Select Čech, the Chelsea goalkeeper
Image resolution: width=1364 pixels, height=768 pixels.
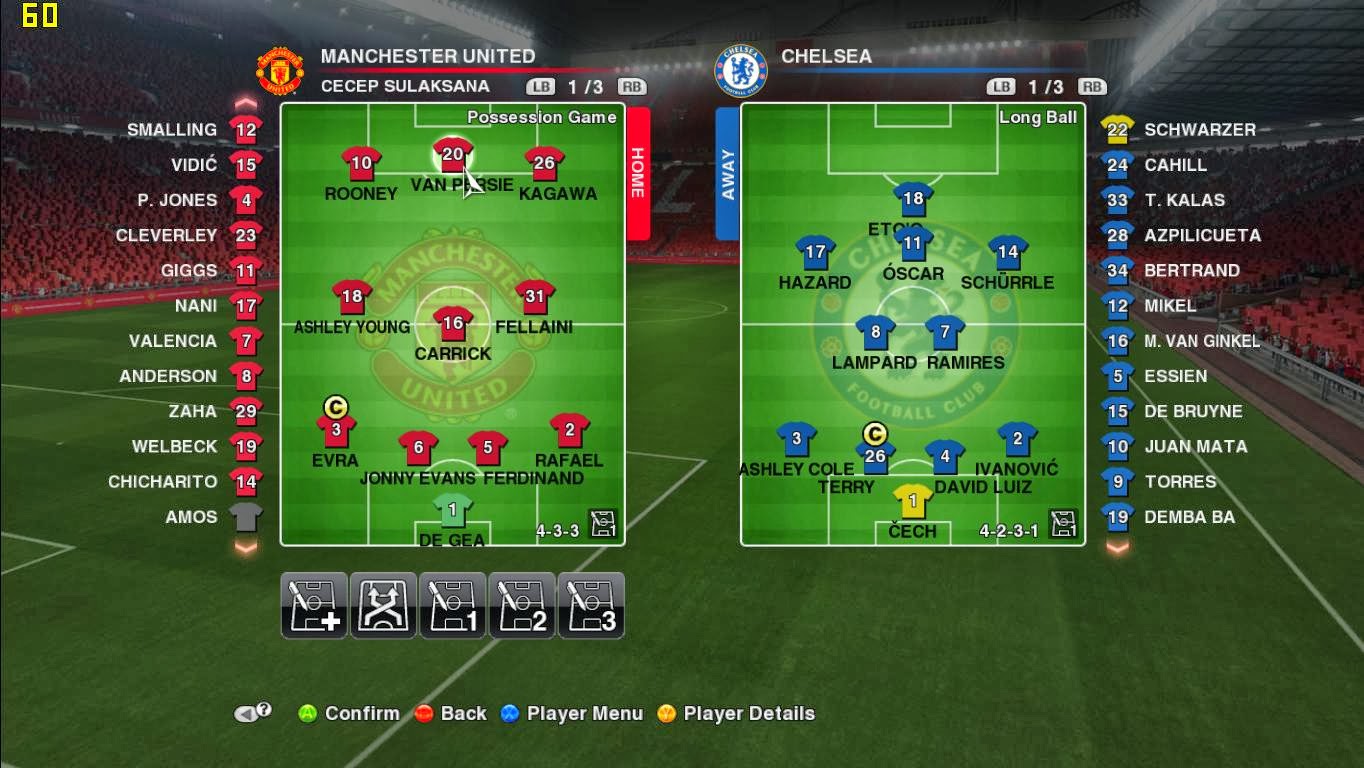(x=913, y=501)
